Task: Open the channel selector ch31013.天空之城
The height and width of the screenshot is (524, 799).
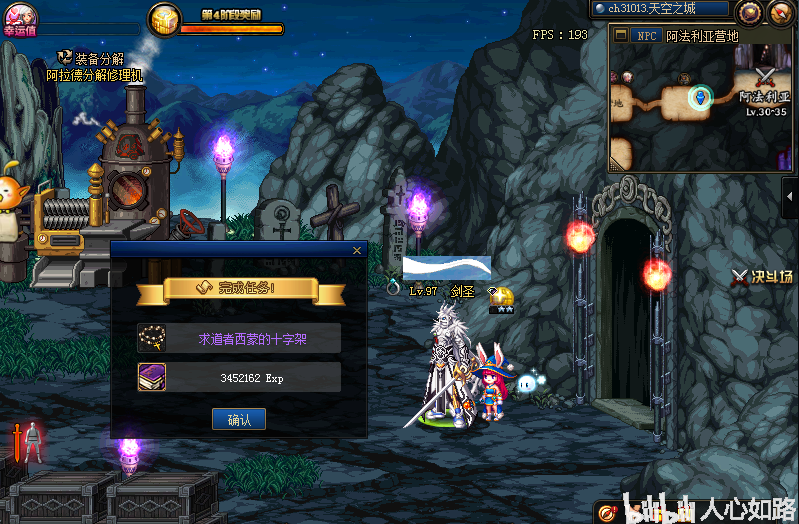Action: pos(657,9)
